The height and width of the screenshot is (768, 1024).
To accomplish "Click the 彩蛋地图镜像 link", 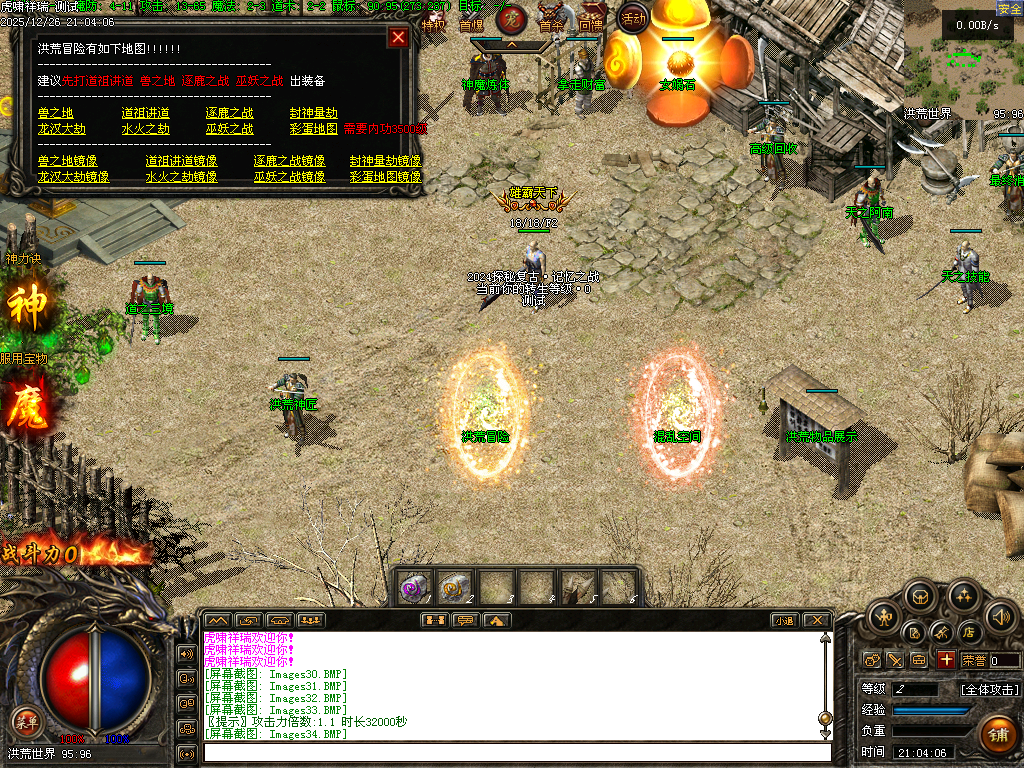I will coord(385,177).
